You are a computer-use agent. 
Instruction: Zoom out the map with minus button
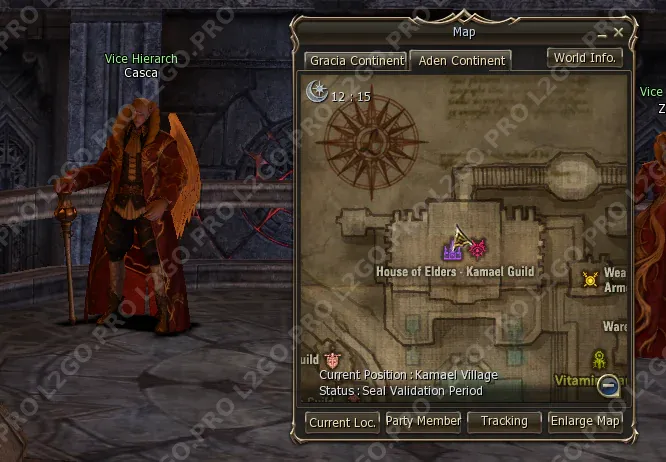click(x=608, y=385)
